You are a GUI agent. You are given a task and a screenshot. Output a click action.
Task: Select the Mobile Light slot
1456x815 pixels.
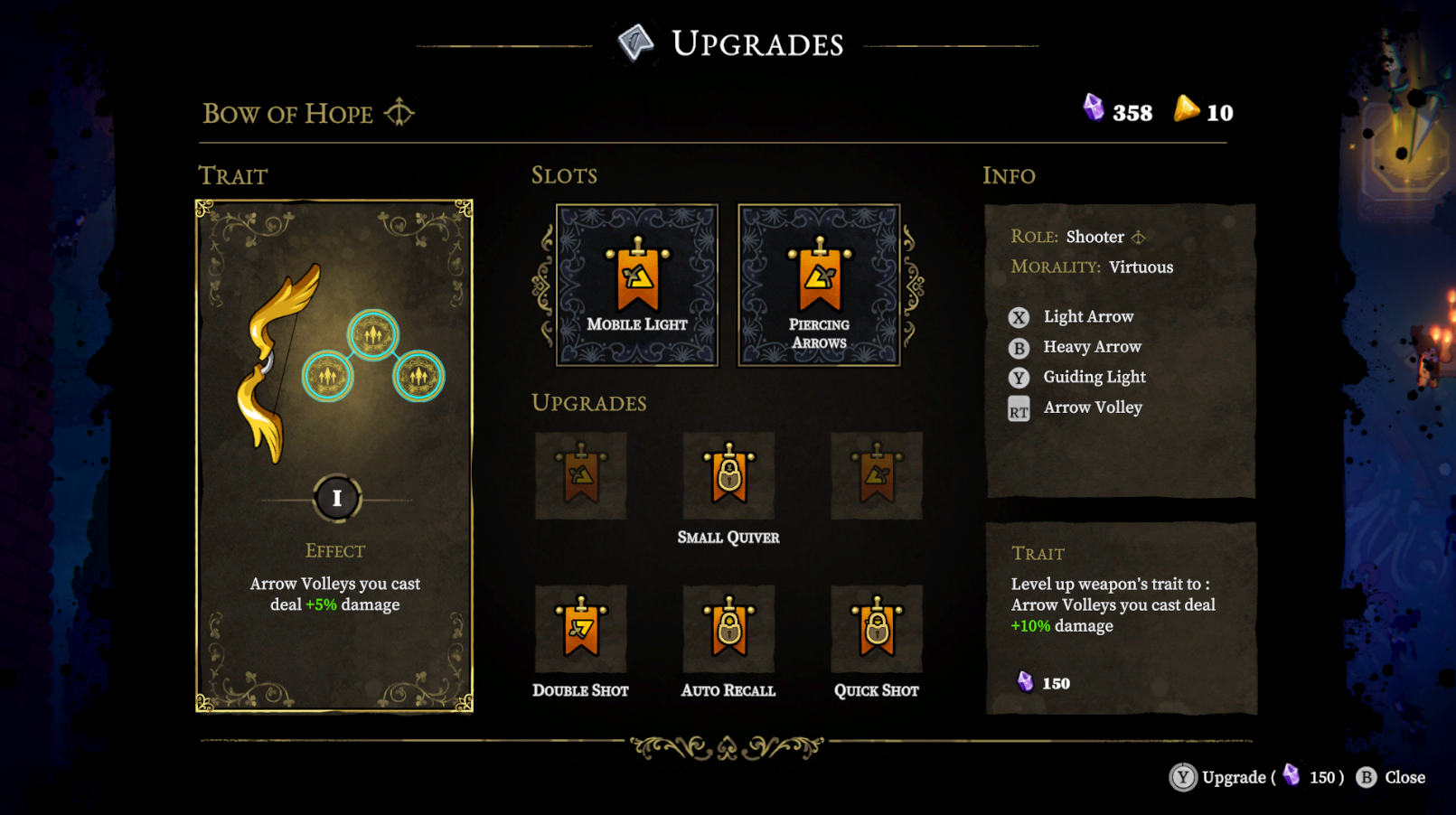click(637, 285)
